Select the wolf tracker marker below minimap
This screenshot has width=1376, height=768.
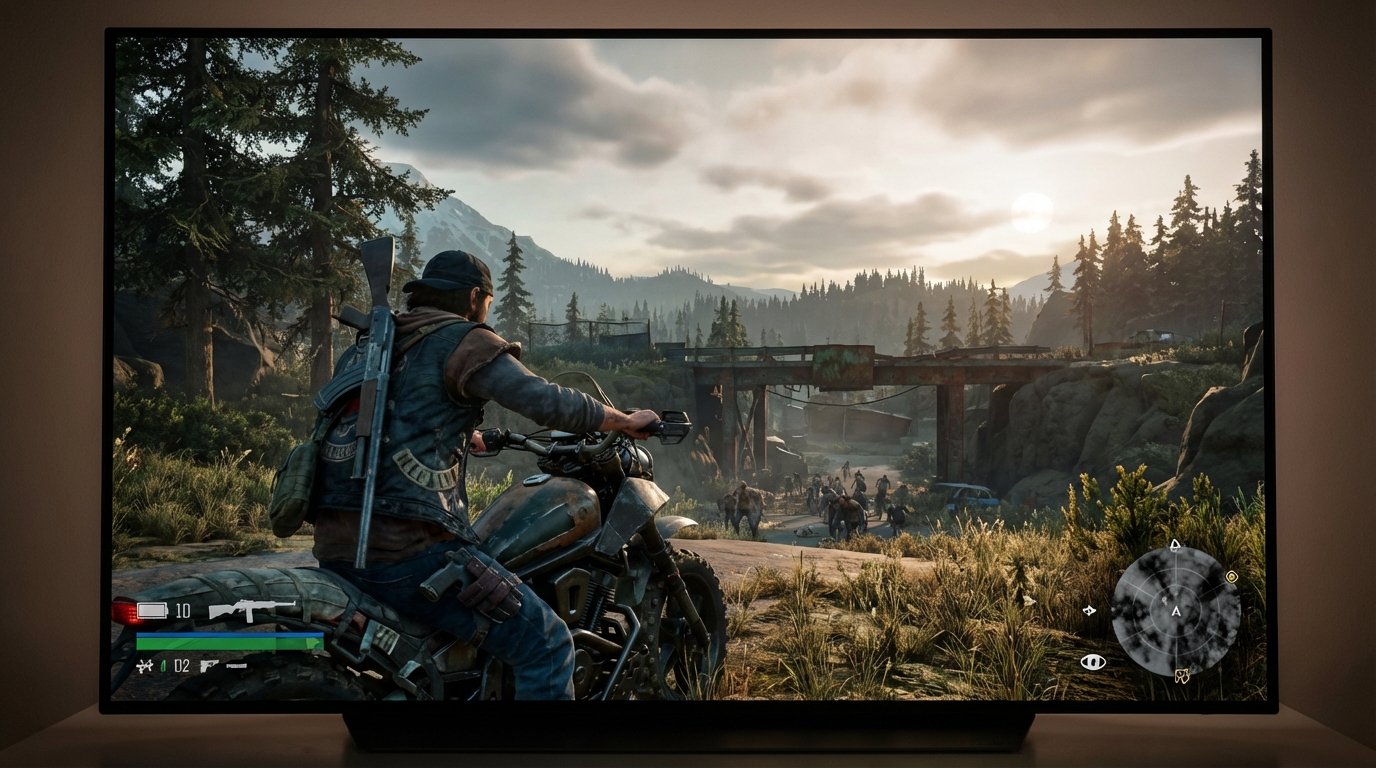[1182, 676]
